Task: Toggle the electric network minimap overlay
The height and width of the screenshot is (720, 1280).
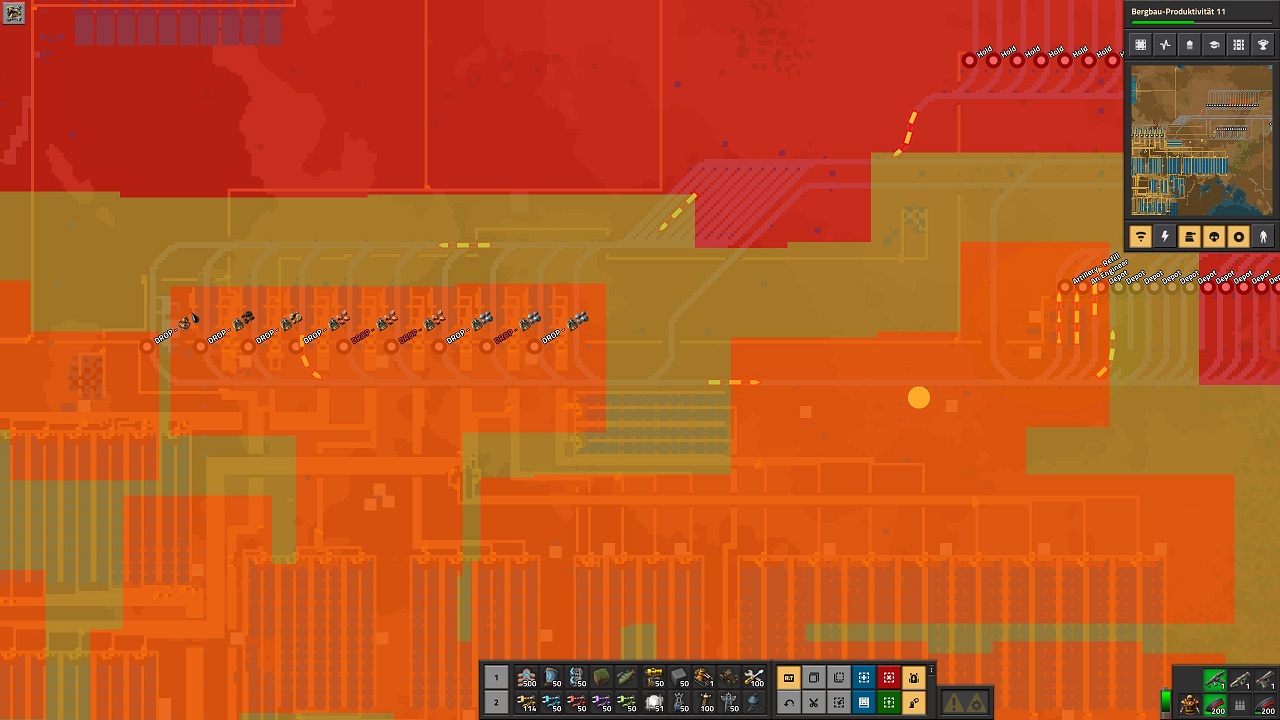Action: pyautogui.click(x=1164, y=237)
